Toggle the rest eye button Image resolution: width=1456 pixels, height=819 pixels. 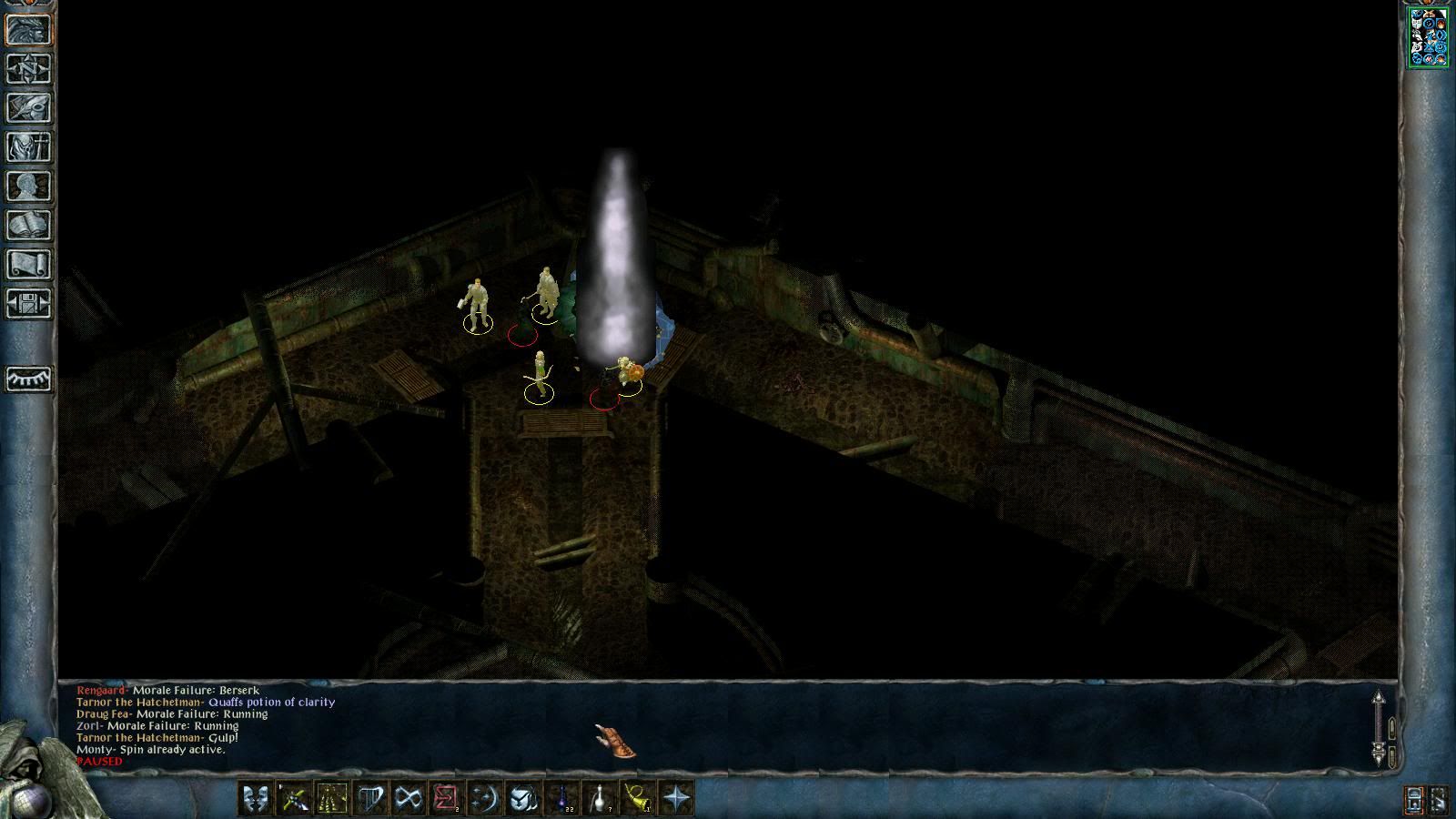(29, 379)
